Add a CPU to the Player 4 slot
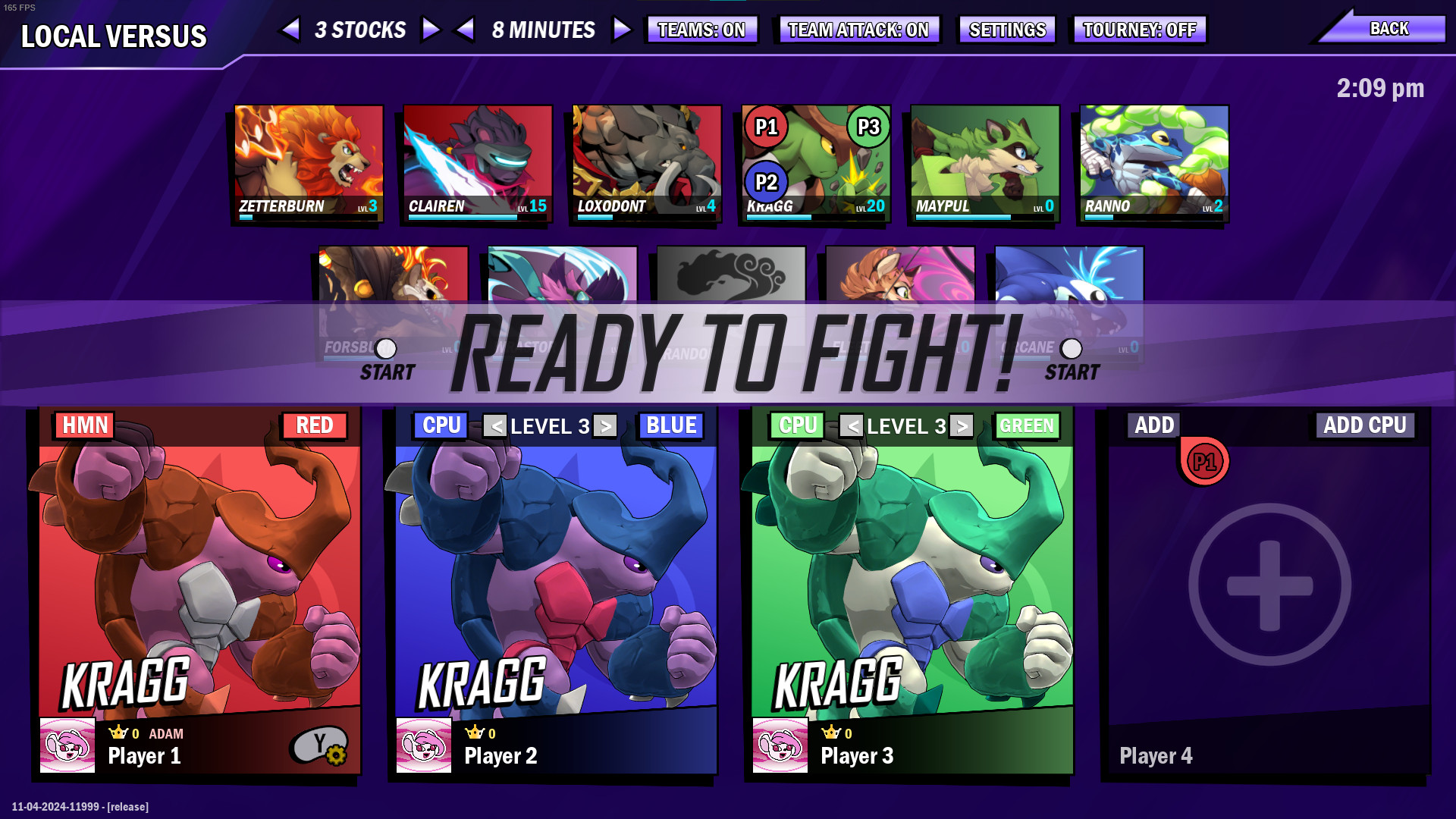The width and height of the screenshot is (1456, 819). point(1364,425)
